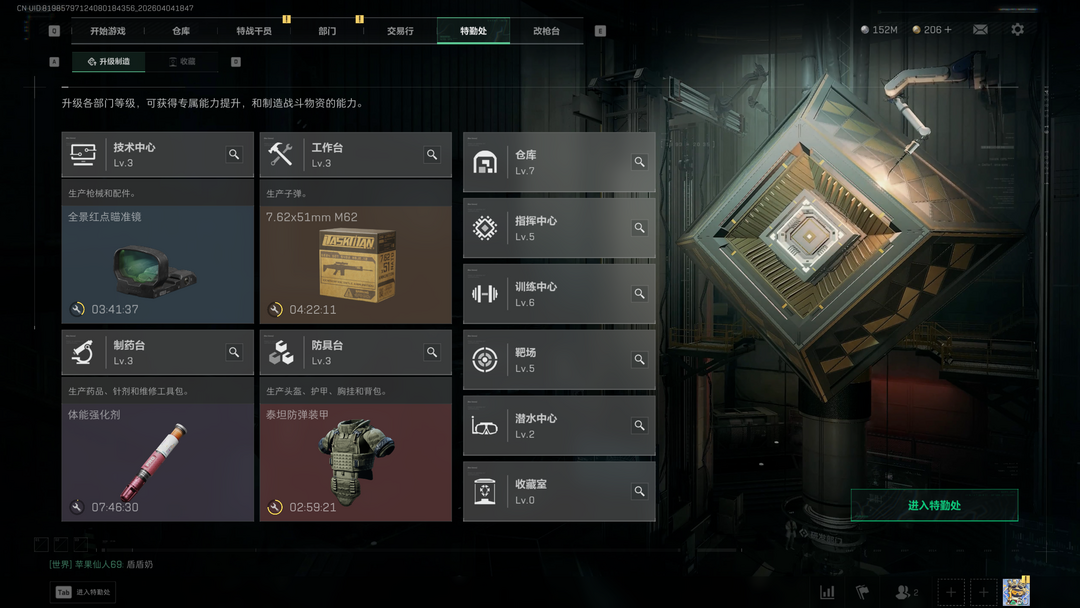
Task: Select the 收藏室 department row
Action: [x=559, y=491]
